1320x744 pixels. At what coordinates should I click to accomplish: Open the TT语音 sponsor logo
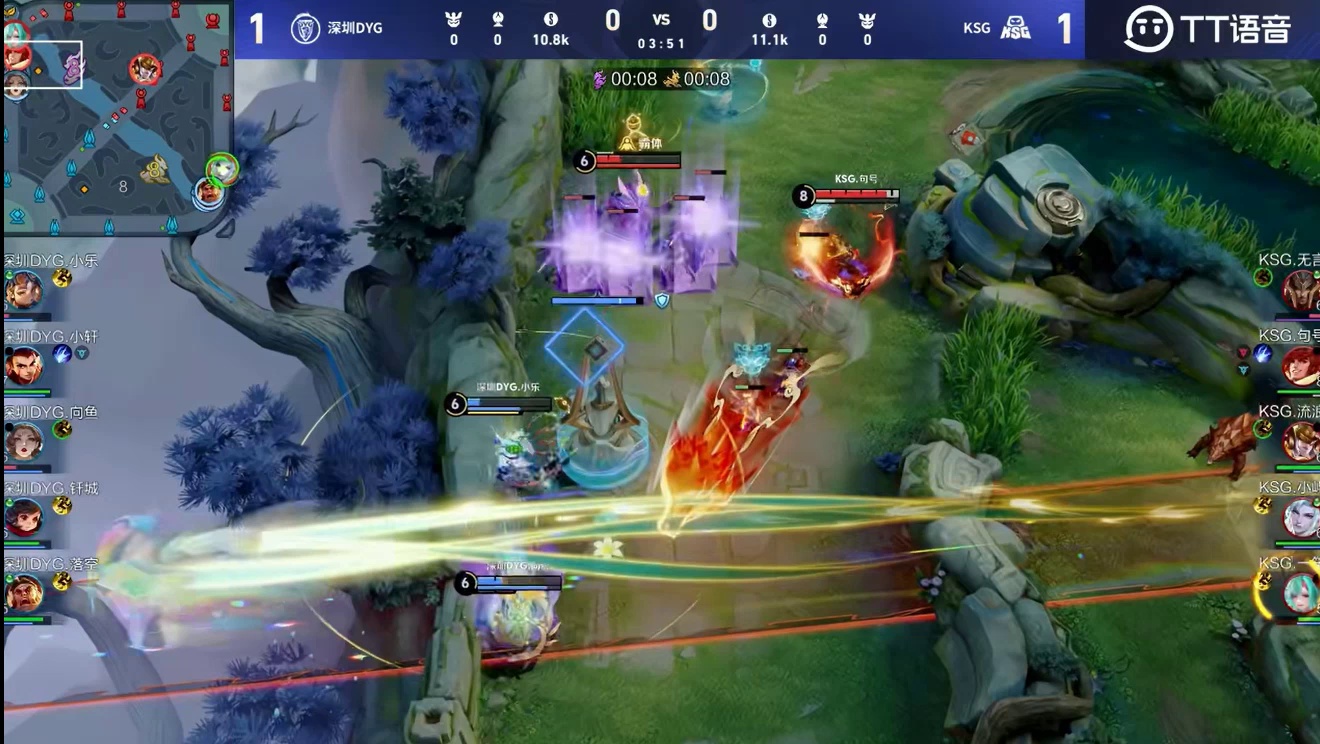click(1207, 29)
